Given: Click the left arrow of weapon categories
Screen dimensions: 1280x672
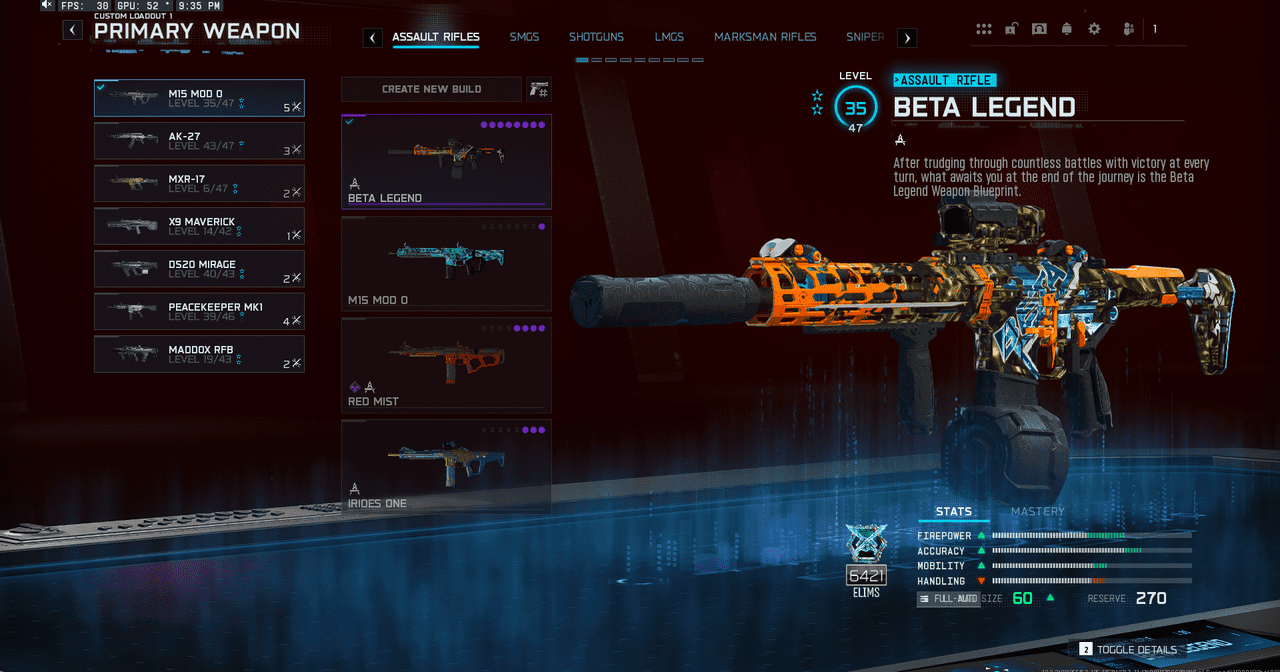Looking at the screenshot, I should [372, 38].
